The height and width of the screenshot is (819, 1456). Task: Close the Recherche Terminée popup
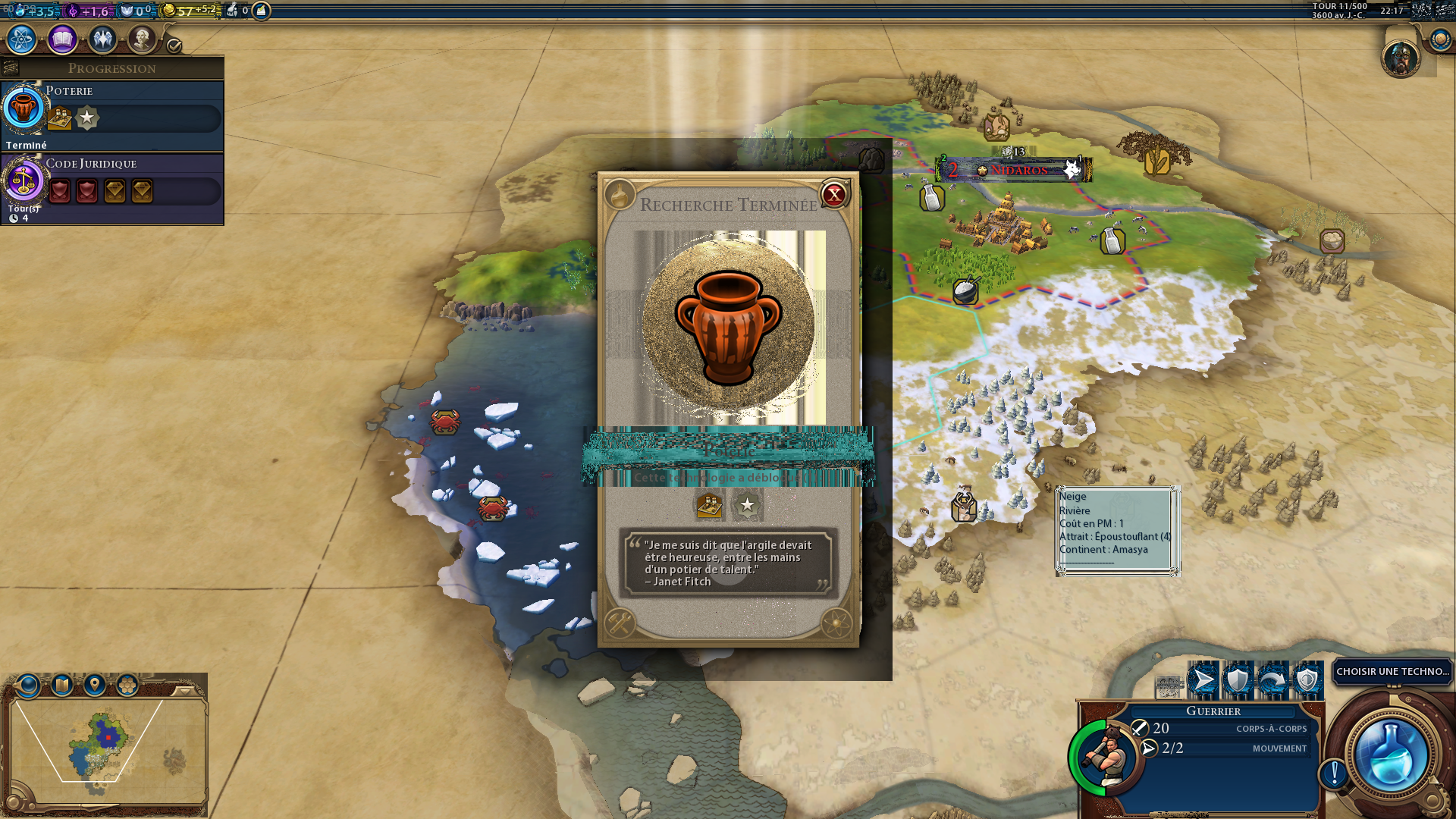point(834,195)
